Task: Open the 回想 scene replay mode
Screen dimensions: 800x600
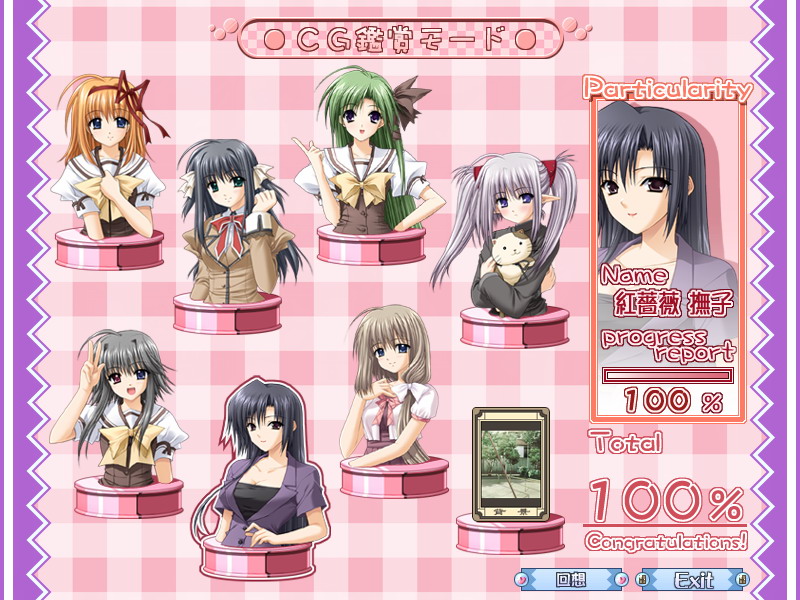Action: pos(570,579)
